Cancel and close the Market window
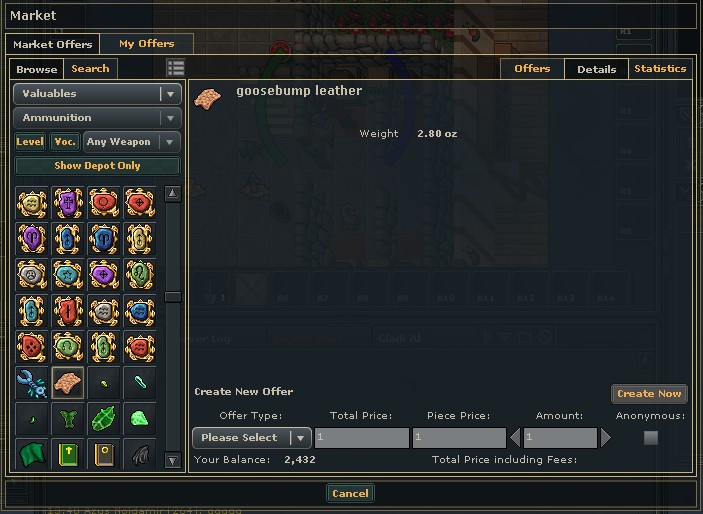Screen dimensions: 703x514 350,493
